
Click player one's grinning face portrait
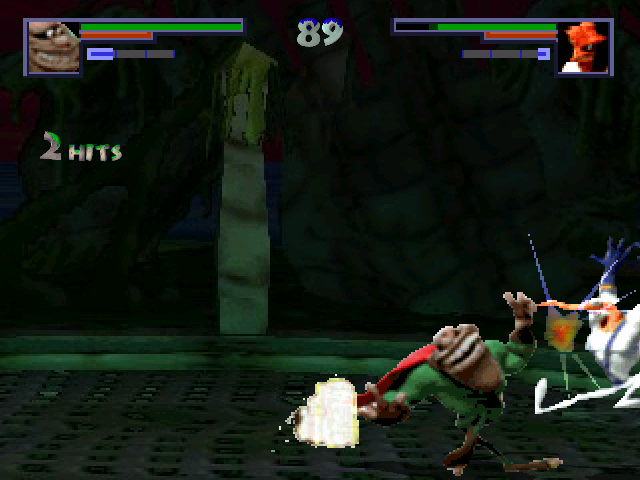tap(53, 46)
